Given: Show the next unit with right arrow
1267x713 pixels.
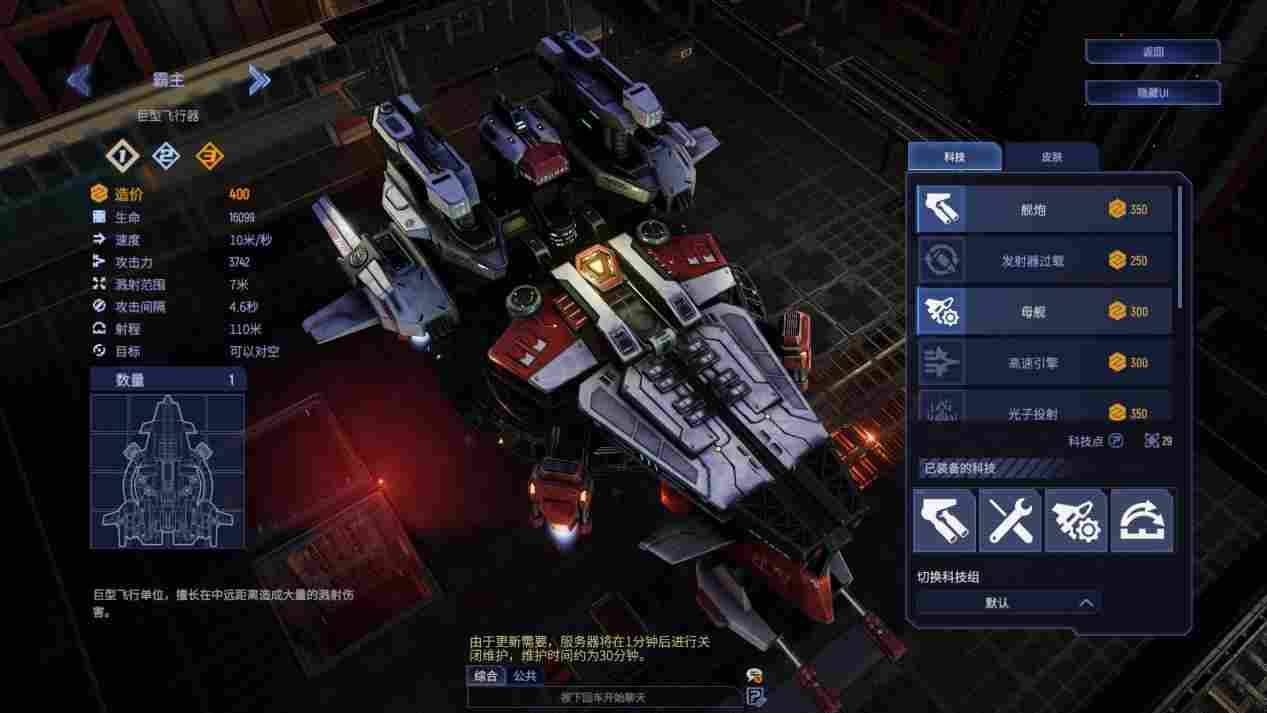Looking at the screenshot, I should (259, 80).
